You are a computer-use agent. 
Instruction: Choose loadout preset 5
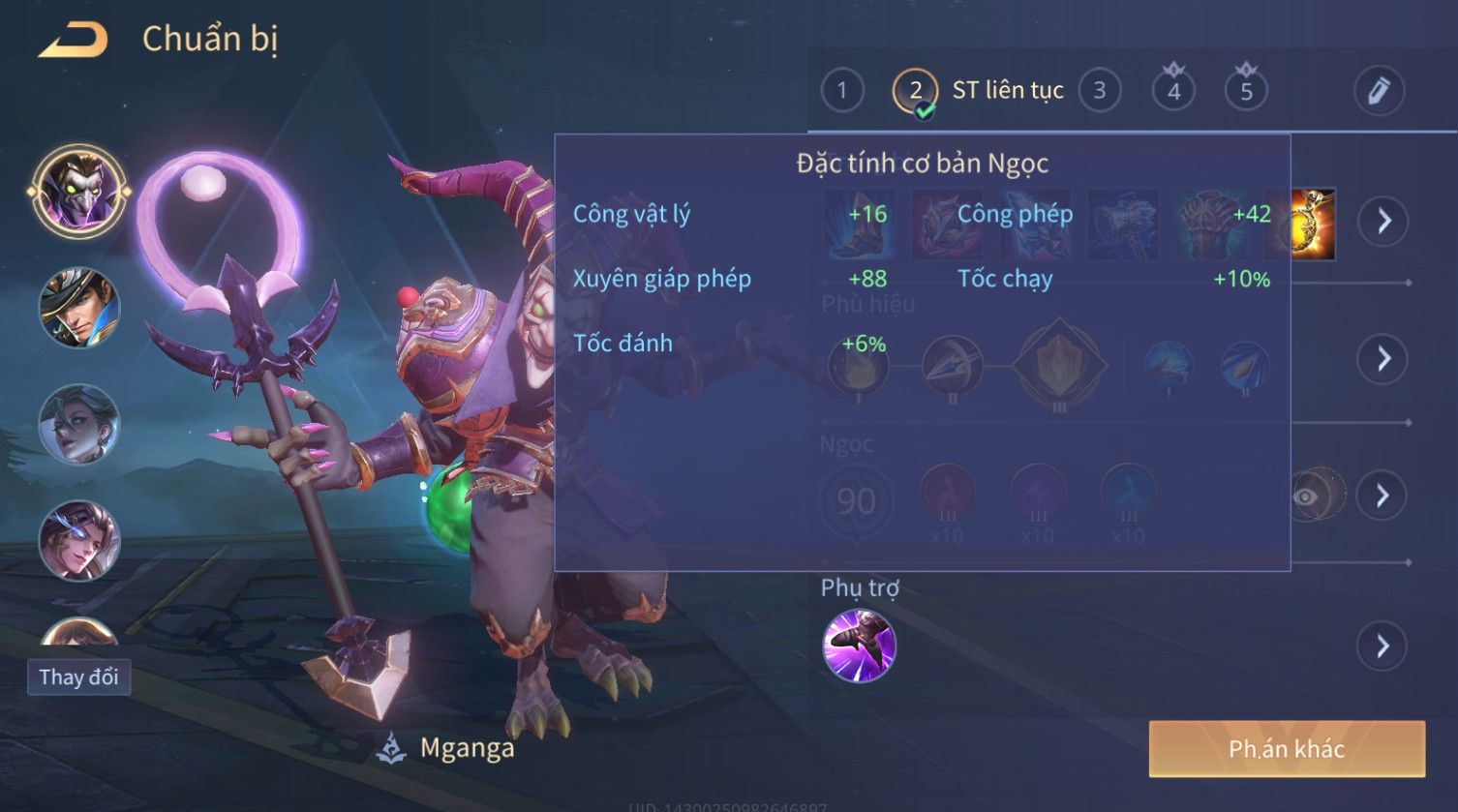(1246, 91)
